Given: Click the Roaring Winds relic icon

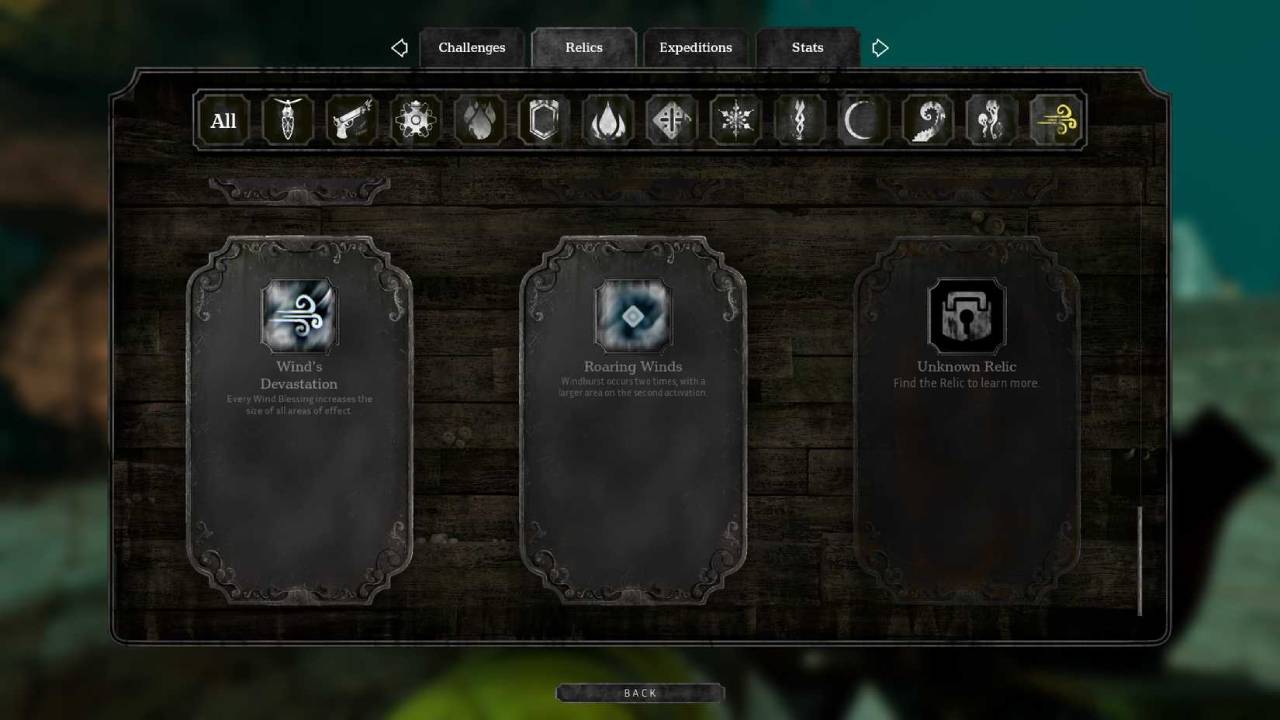Looking at the screenshot, I should pyautogui.click(x=632, y=317).
